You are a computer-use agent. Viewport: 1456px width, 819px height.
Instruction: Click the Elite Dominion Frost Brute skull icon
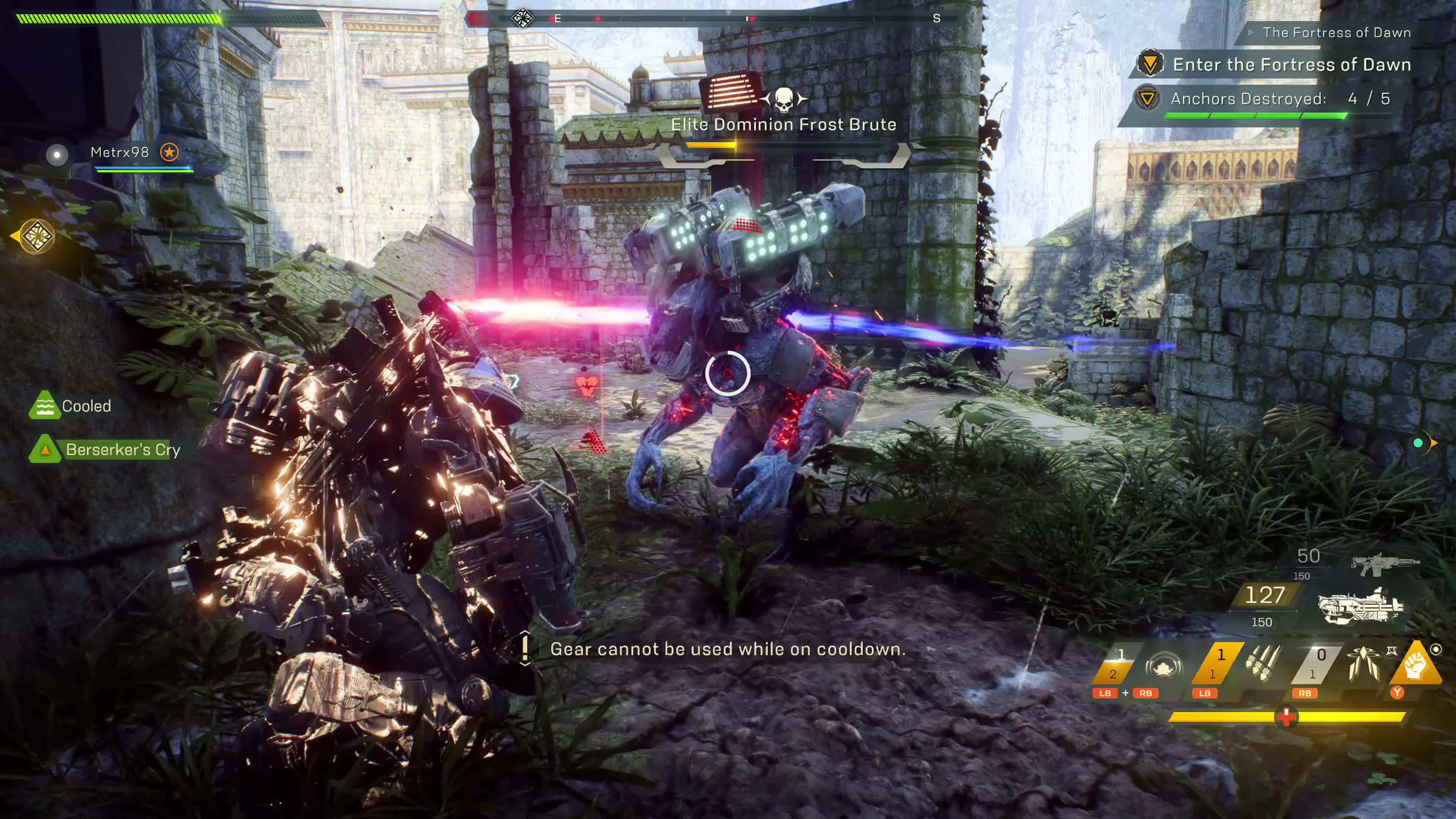(783, 100)
